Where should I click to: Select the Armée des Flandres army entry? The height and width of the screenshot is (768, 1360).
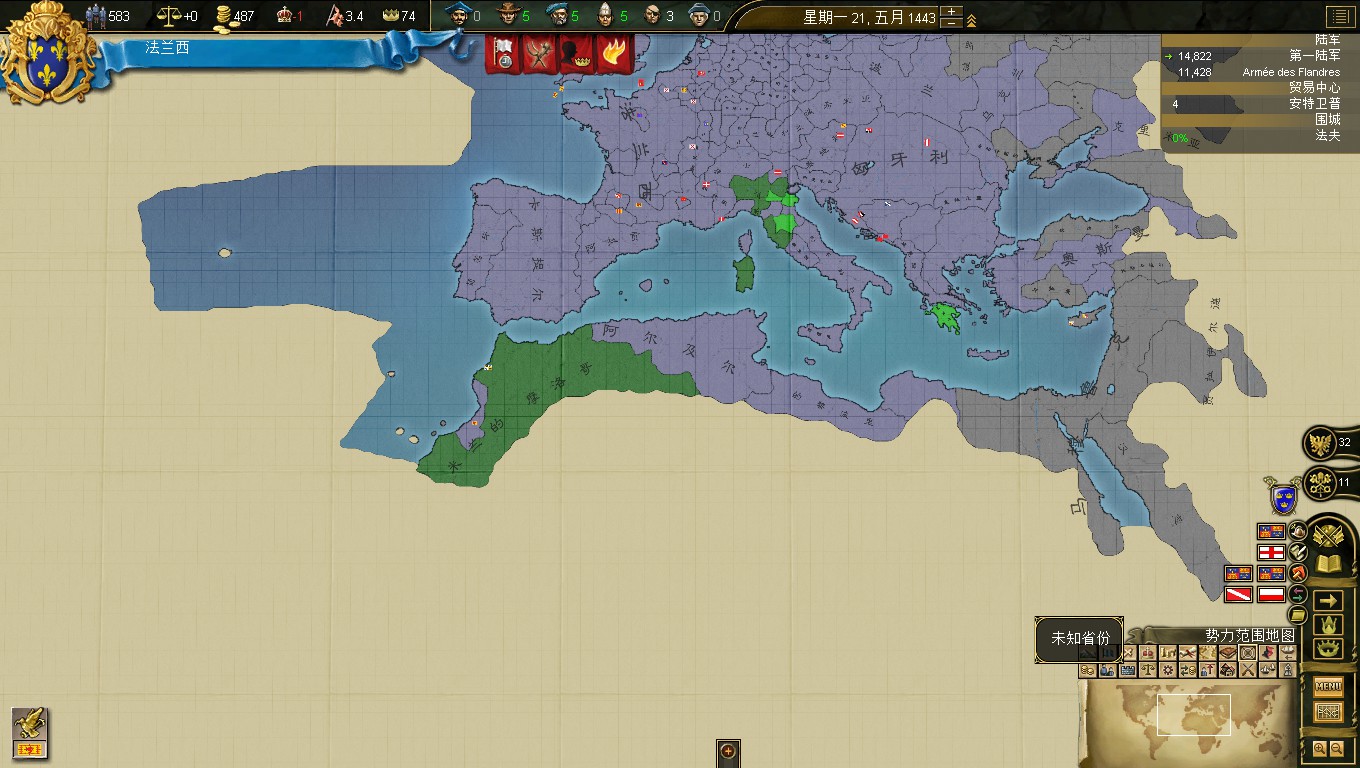(1290, 71)
